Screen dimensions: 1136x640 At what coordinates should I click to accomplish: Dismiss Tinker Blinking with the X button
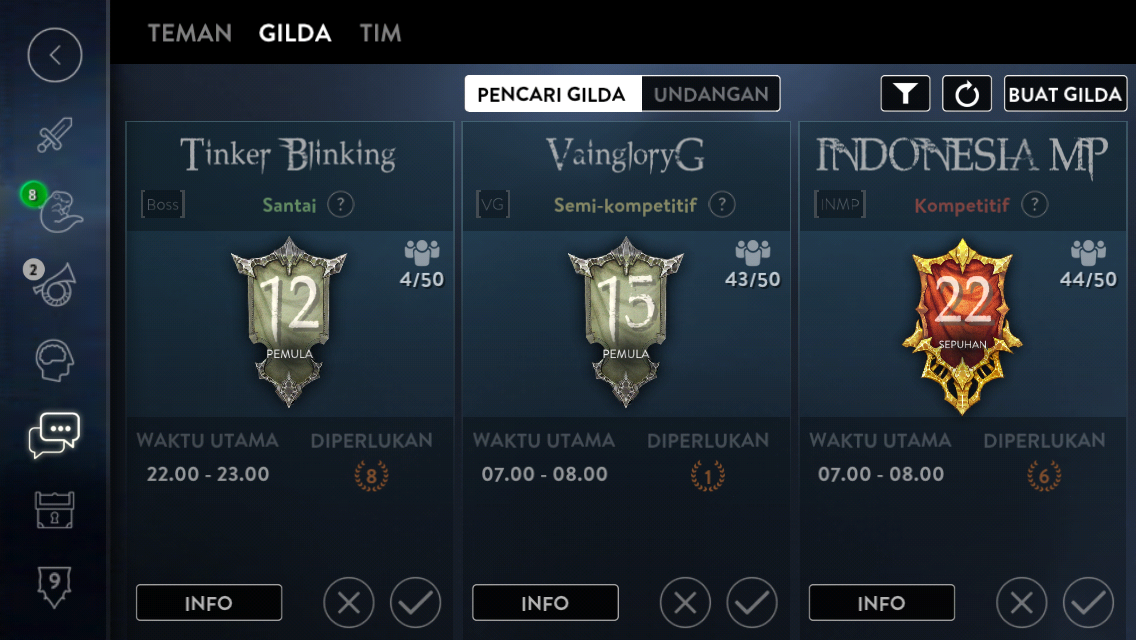pos(349,603)
